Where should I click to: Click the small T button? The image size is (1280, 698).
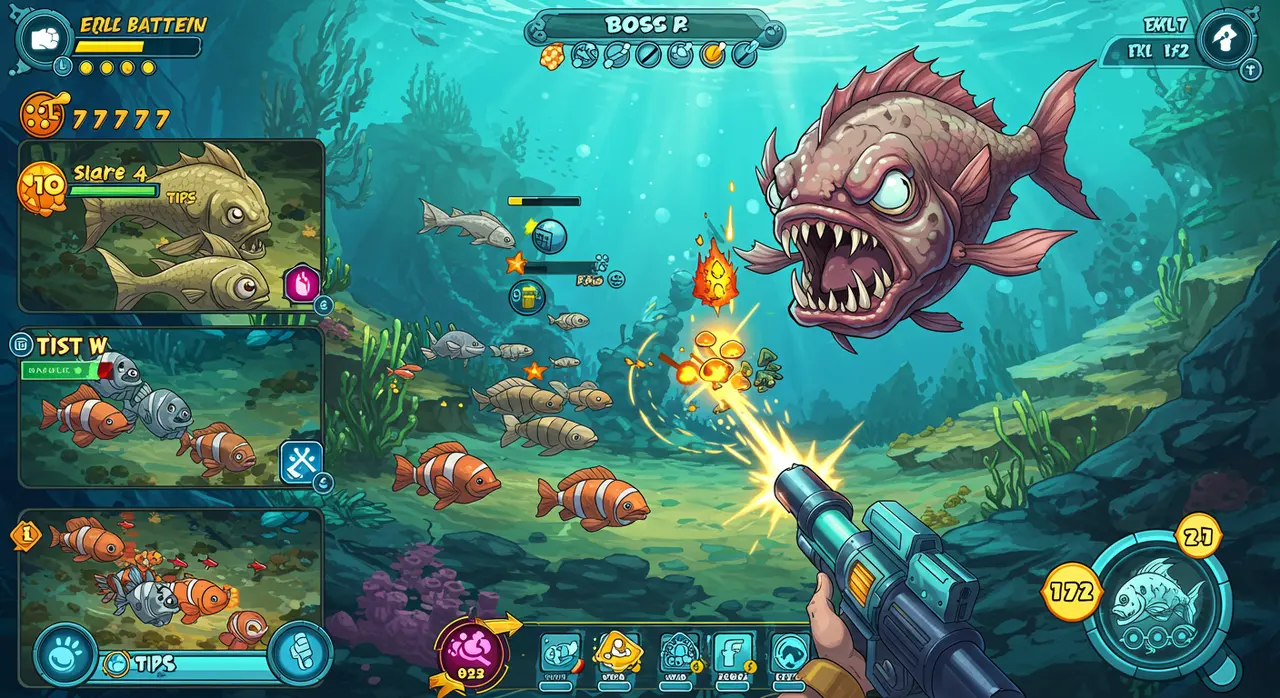(1251, 70)
